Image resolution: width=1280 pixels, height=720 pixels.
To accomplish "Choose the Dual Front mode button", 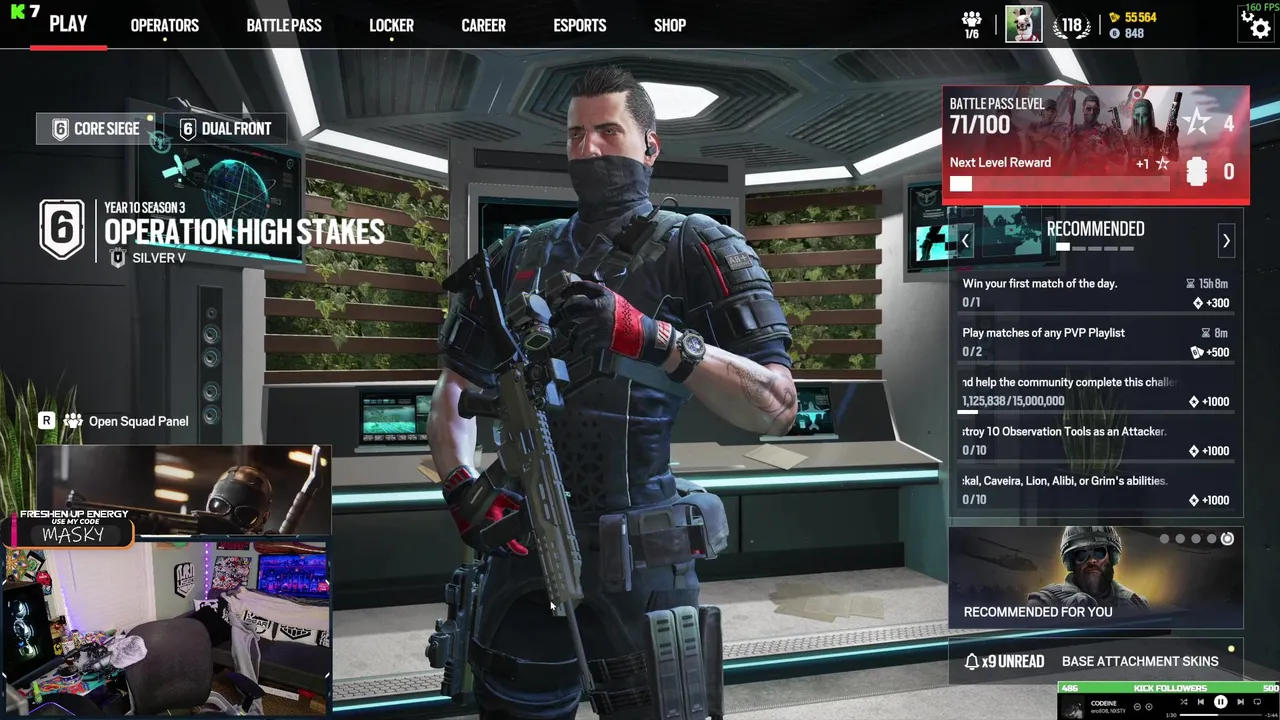I will [225, 129].
